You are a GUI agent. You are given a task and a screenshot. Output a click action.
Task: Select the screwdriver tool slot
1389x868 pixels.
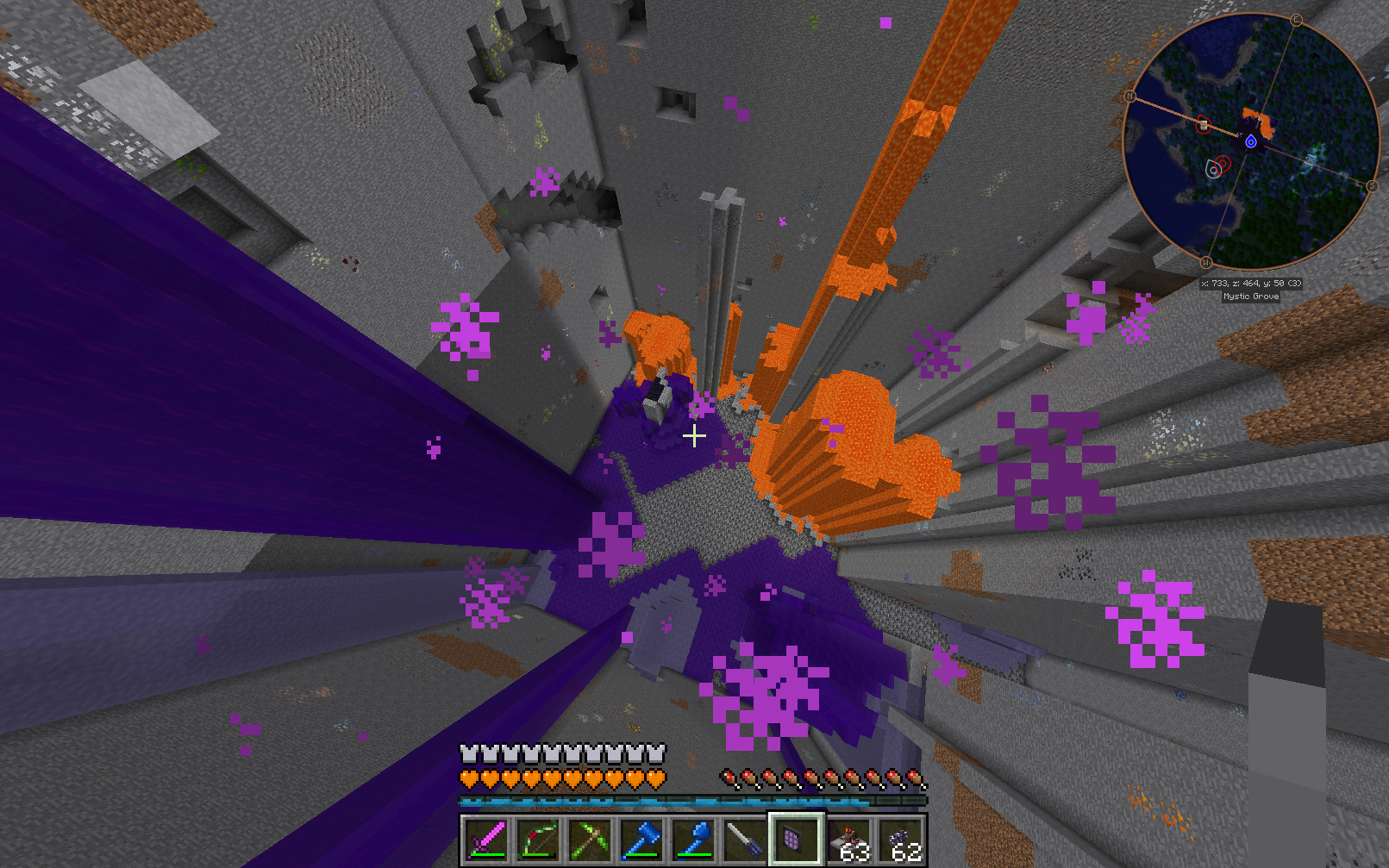(745, 840)
